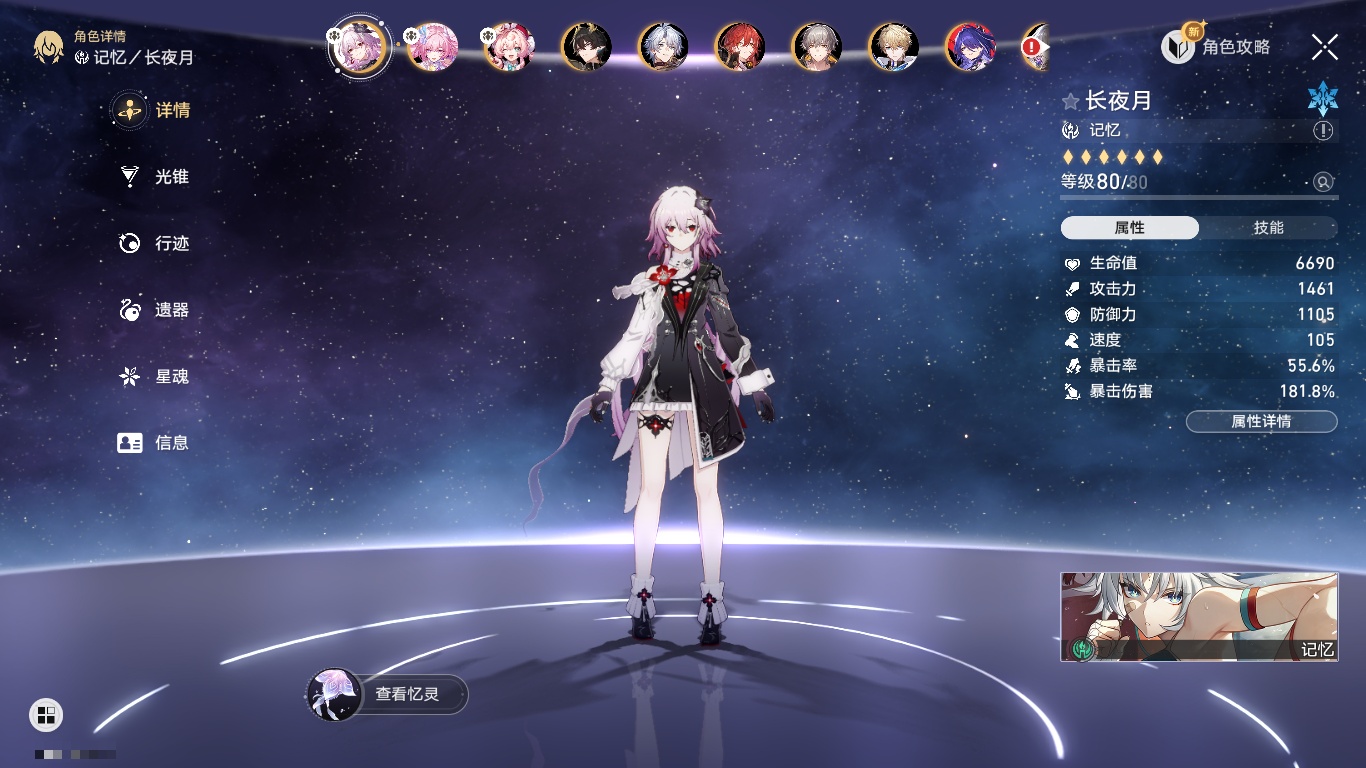Switch to the 技能 skills tab
The width and height of the screenshot is (1366, 768).
1268,228
